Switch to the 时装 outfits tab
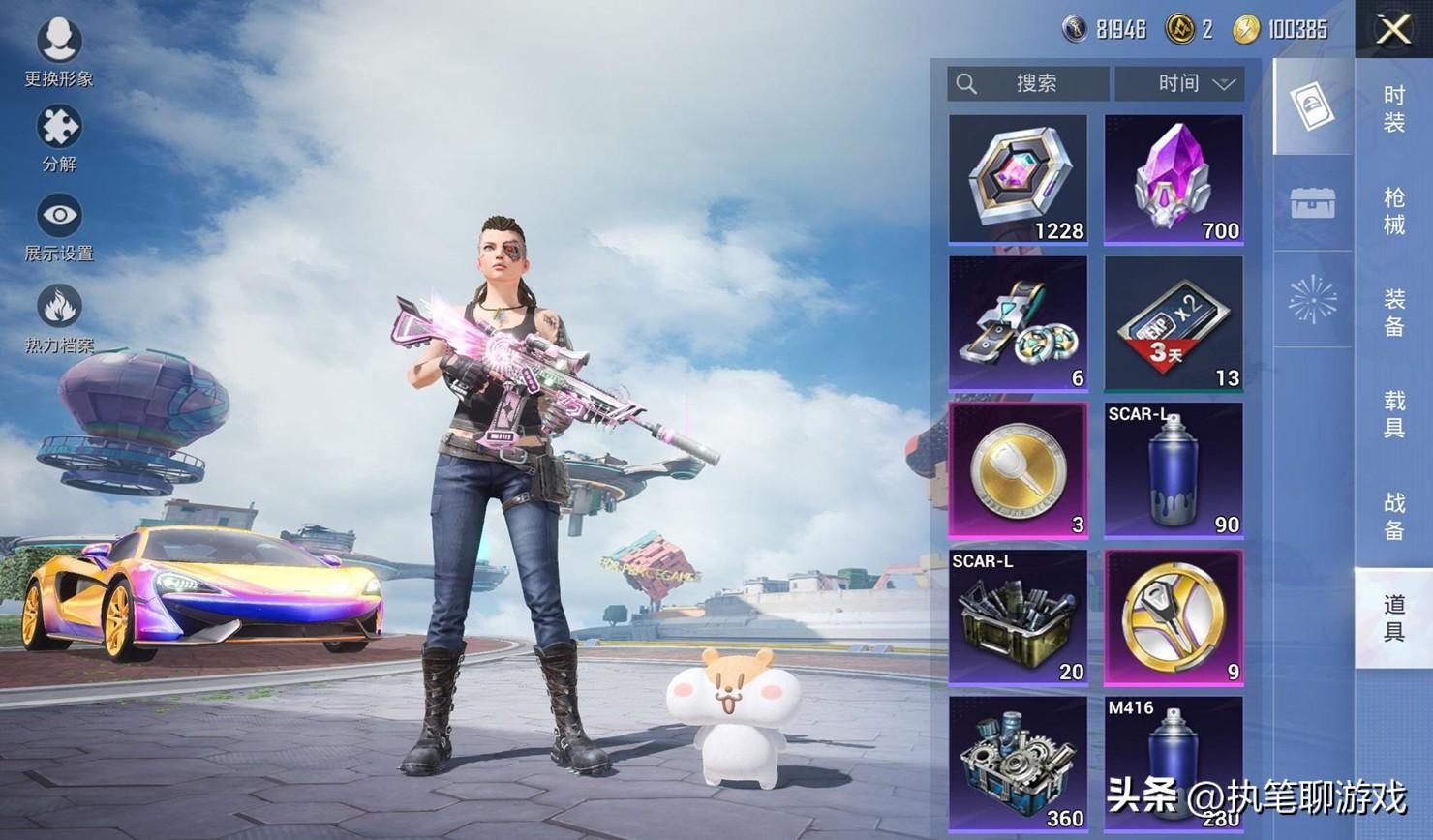1433x840 pixels. point(1393,108)
